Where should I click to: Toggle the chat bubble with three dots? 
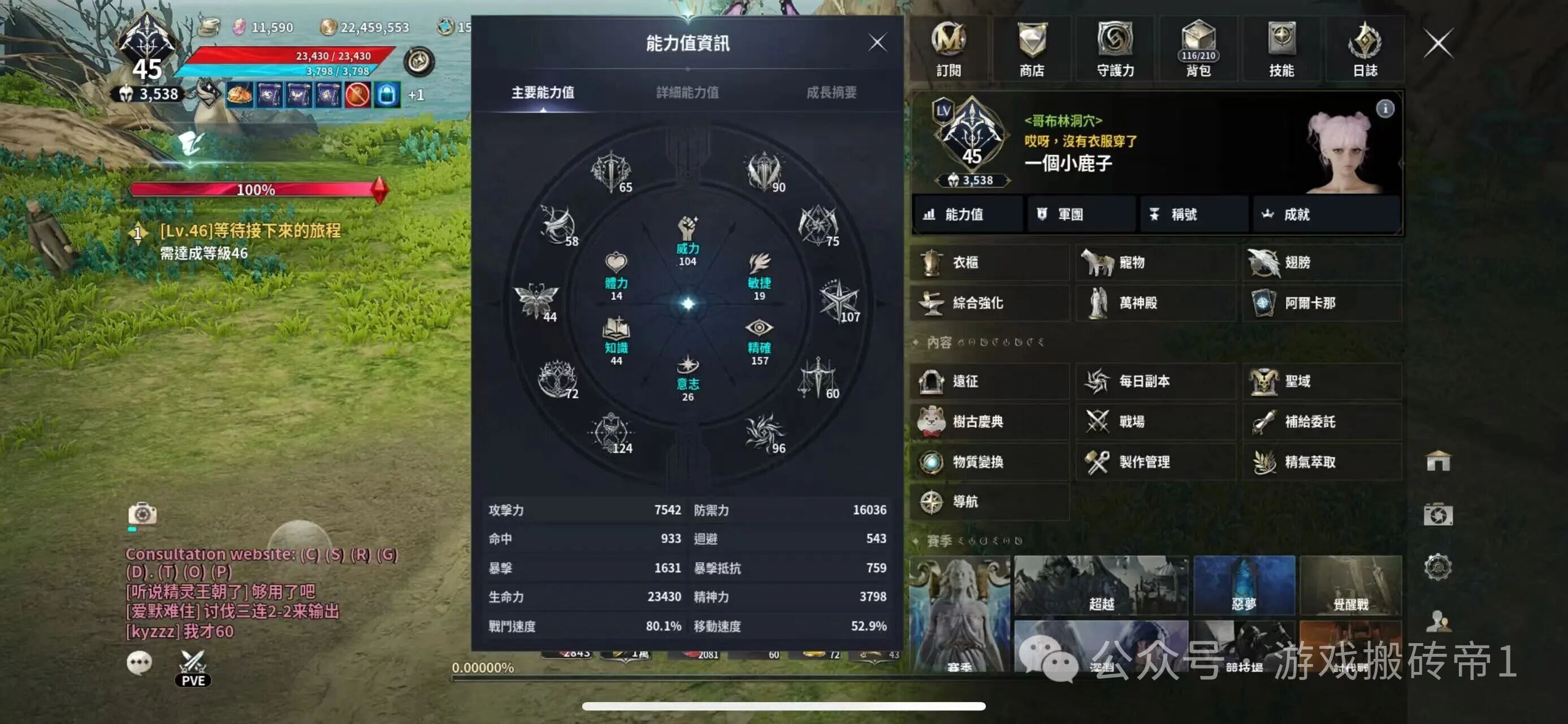tap(139, 662)
